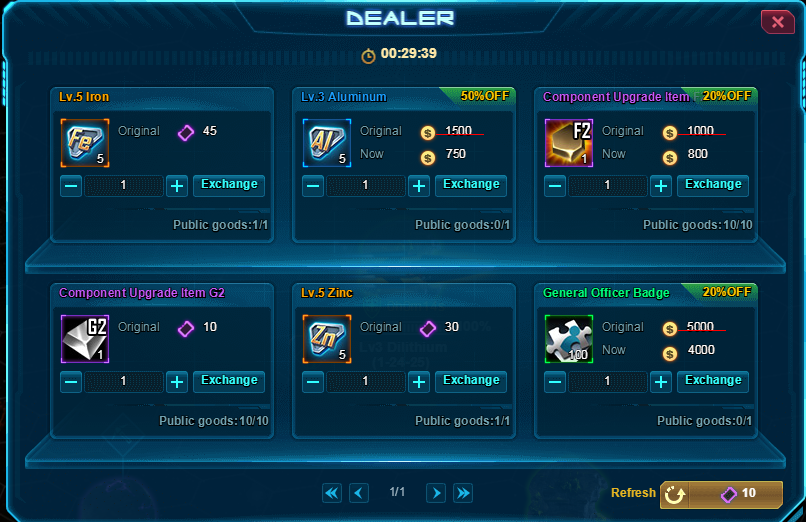Decrease Lv.5 Zinc quantity
Image resolution: width=806 pixels, height=522 pixels.
click(313, 382)
